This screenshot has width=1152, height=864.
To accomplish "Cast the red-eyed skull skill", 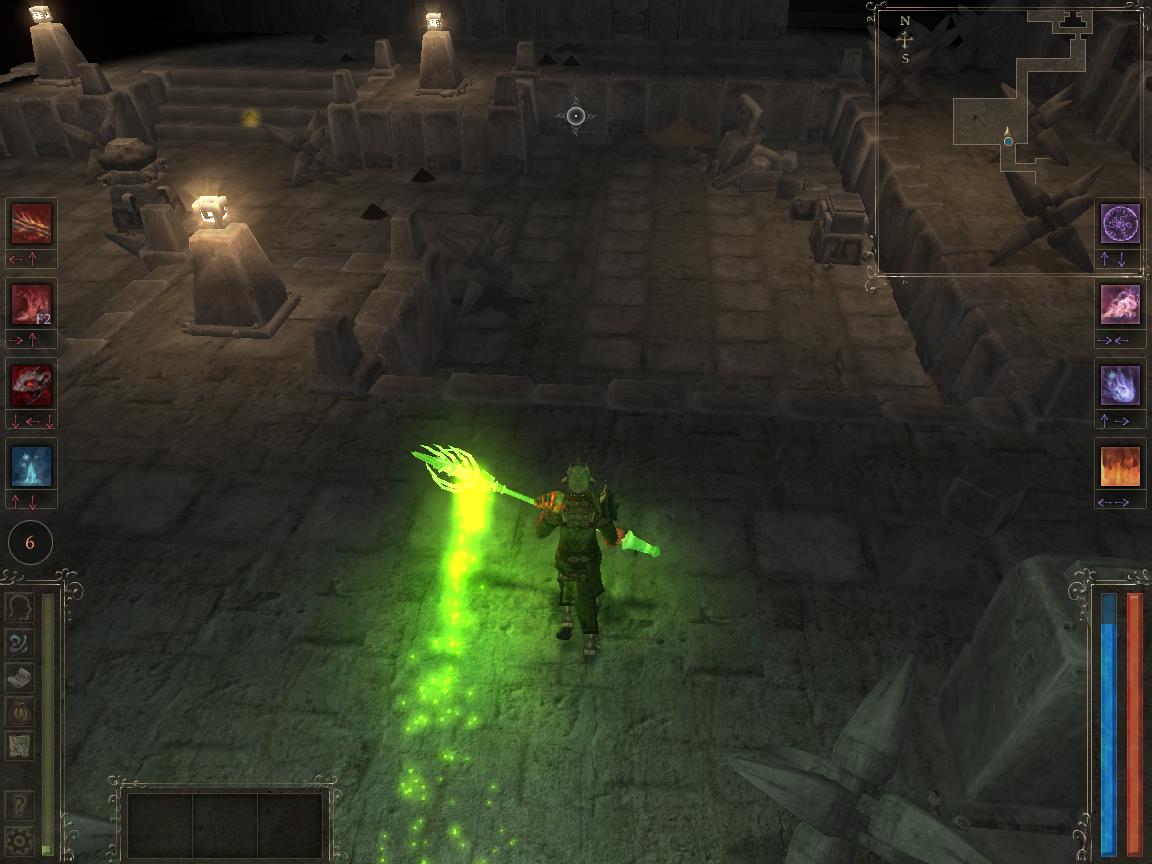I will pos(31,385).
